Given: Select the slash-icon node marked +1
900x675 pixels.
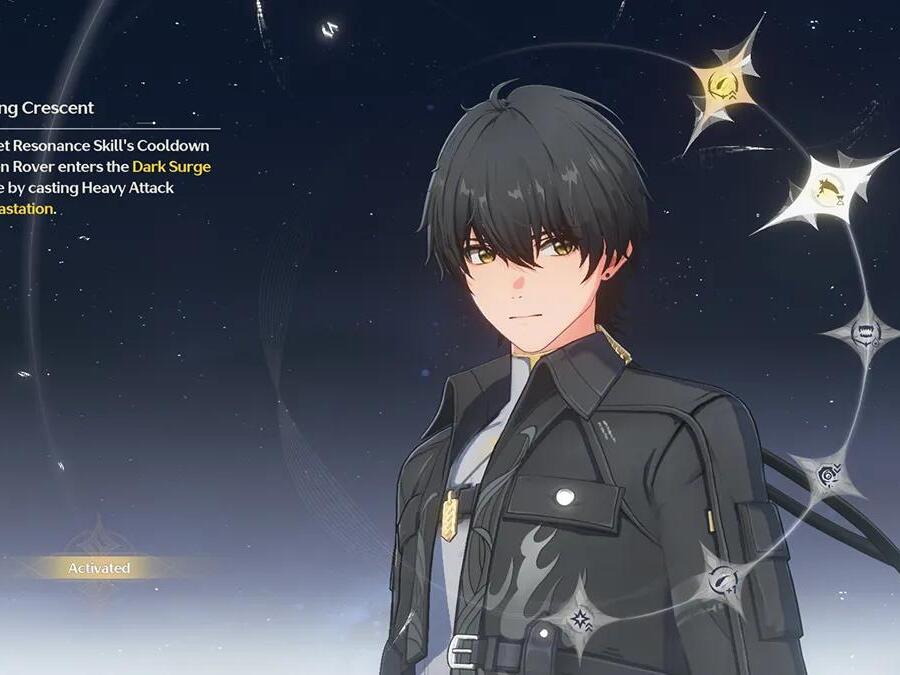Looking at the screenshot, I should coord(721,577).
